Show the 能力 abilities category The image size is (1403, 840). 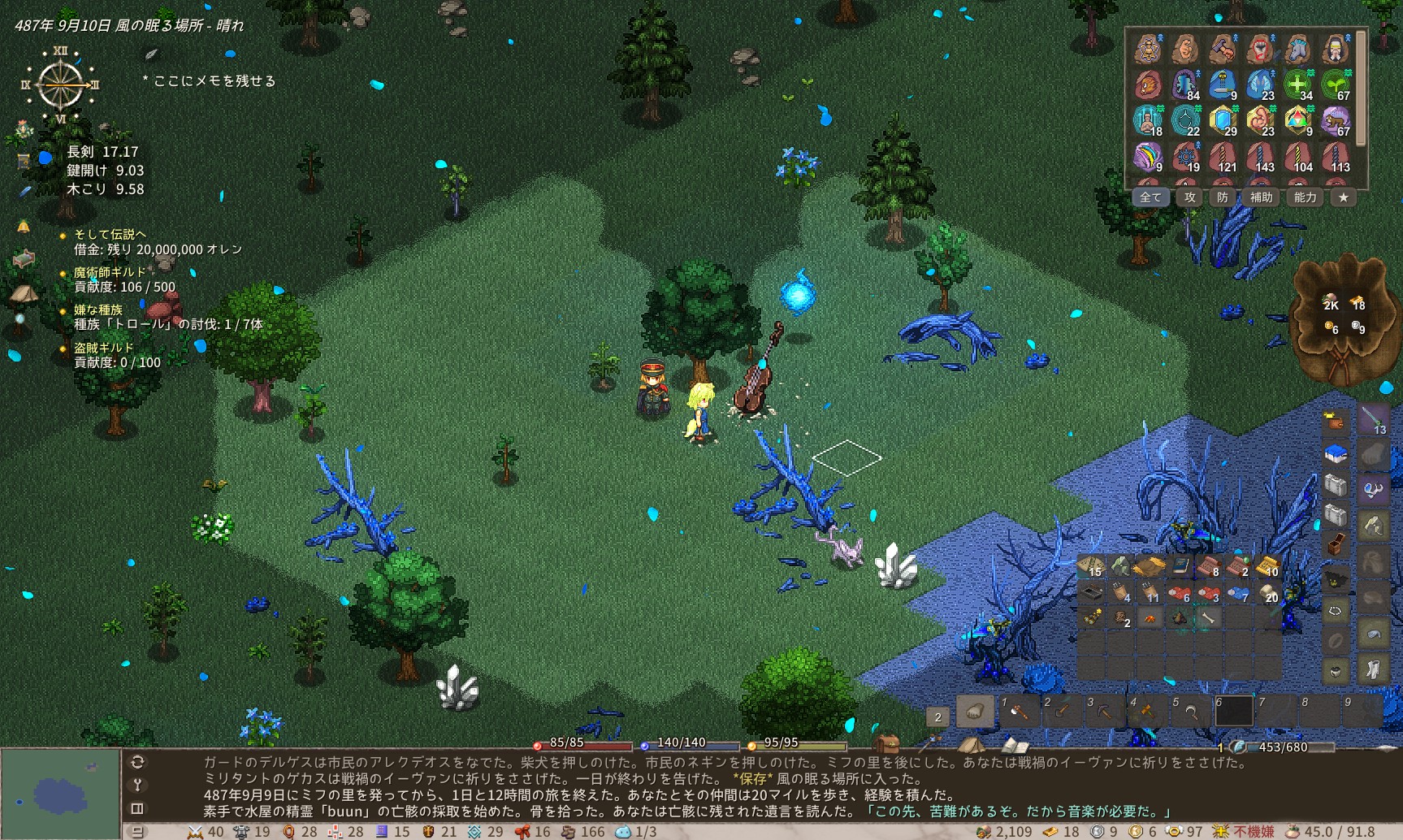point(1305,197)
